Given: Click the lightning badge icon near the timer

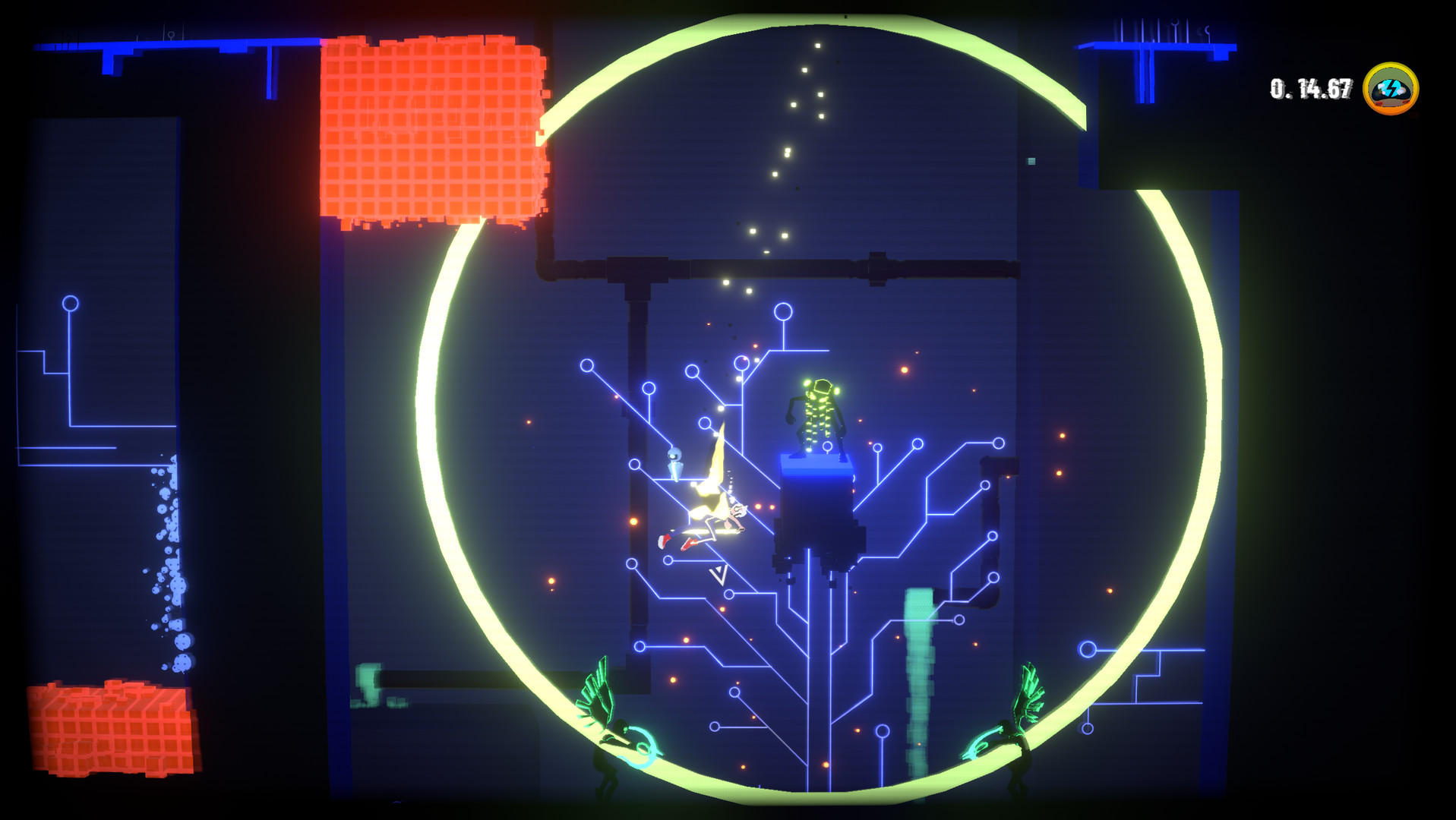Looking at the screenshot, I should click(1390, 90).
